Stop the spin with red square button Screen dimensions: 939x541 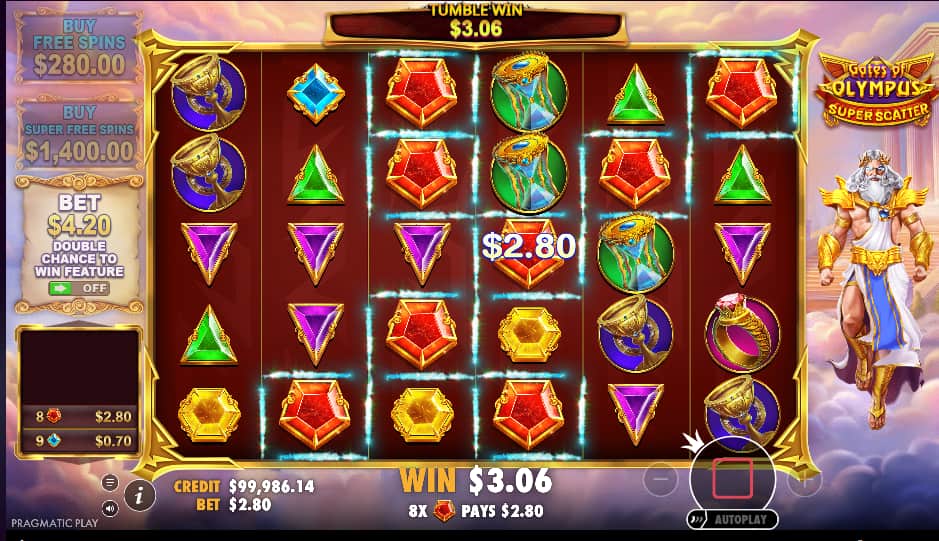click(732, 480)
